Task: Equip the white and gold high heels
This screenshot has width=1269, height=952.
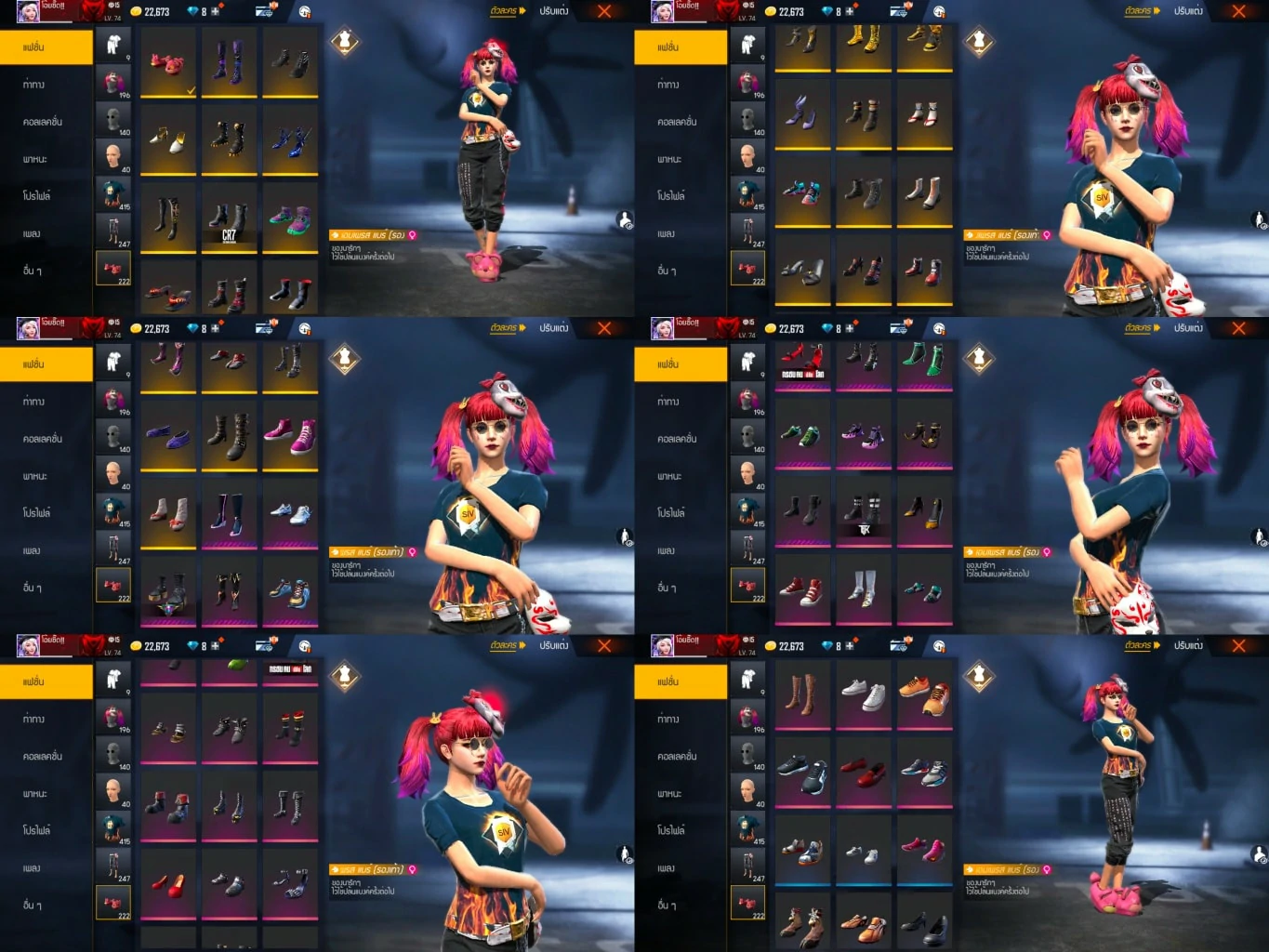Action: [168, 141]
